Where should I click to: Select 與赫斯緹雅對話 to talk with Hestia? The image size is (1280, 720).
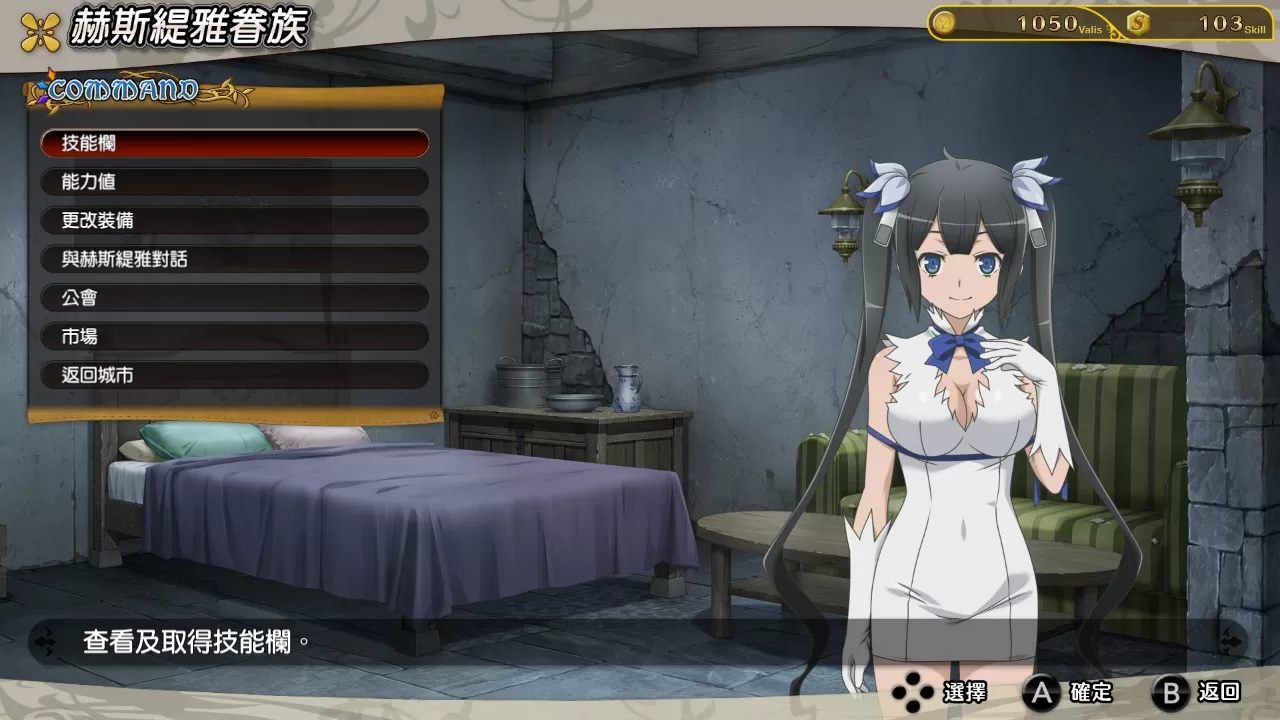(234, 259)
